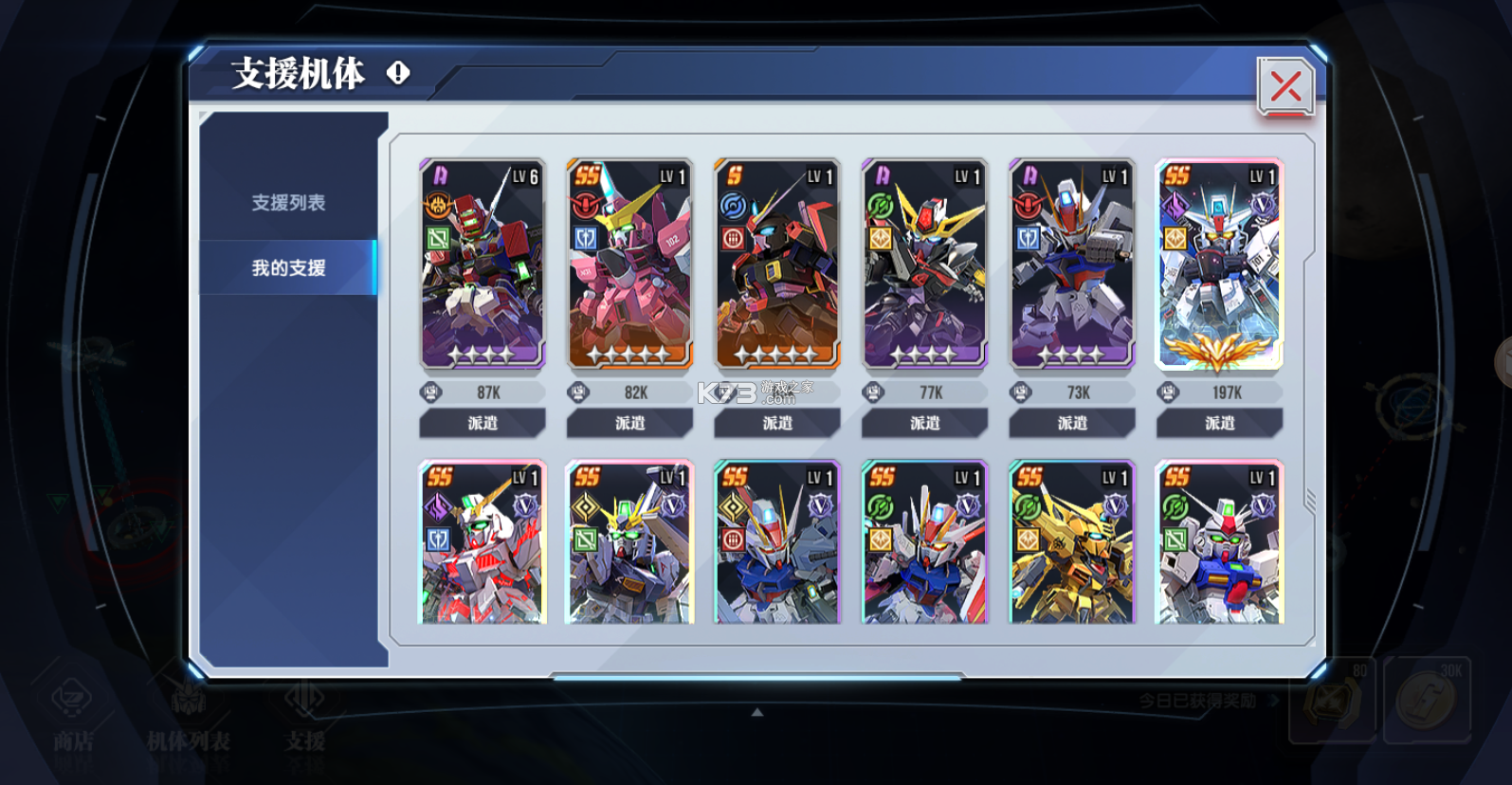Viewport: 1512px width, 785px height.
Task: Pick the 77K black-and-gold mech card
Action: (924, 264)
